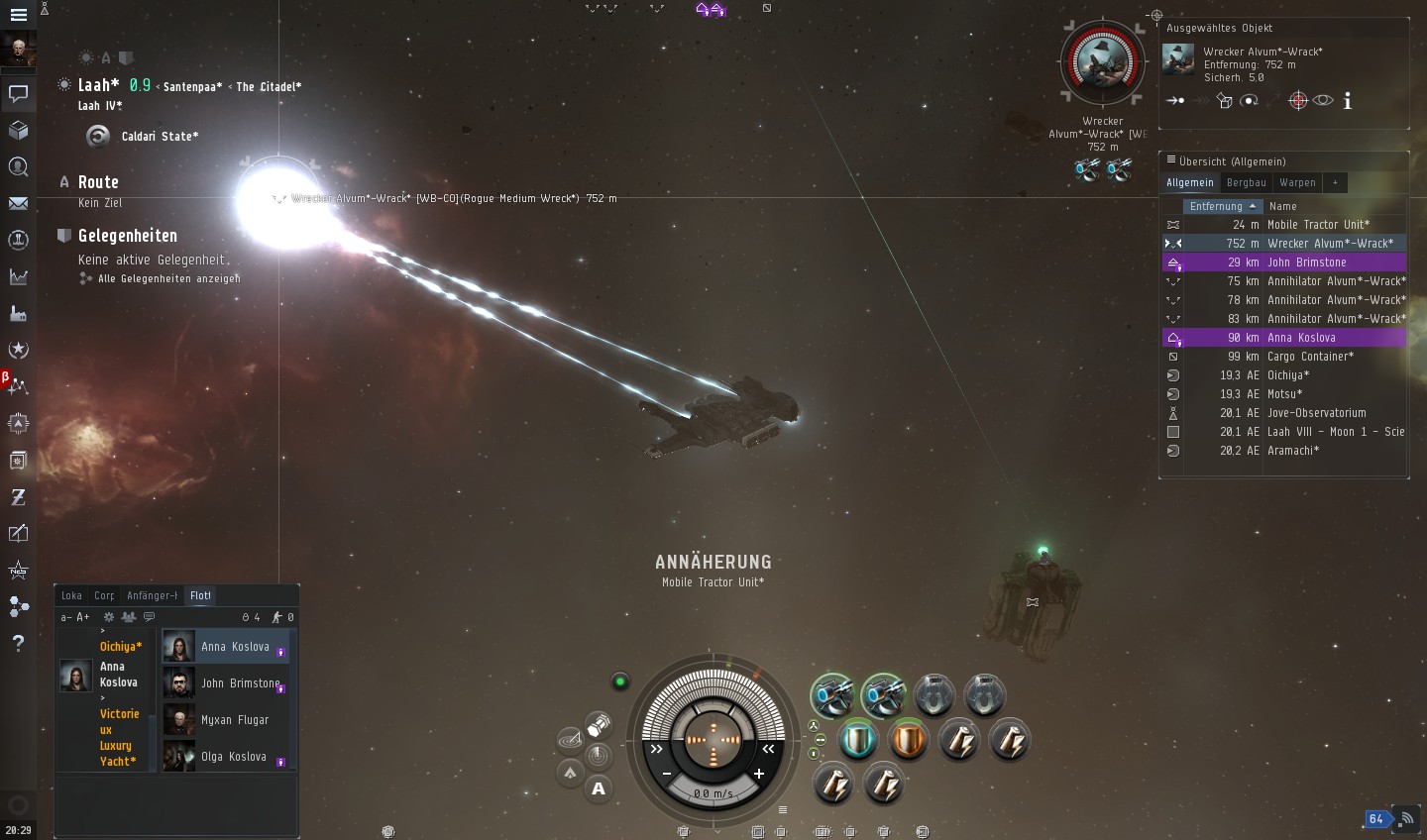
Task: Show info on selected wreck
Action: [x=1348, y=101]
